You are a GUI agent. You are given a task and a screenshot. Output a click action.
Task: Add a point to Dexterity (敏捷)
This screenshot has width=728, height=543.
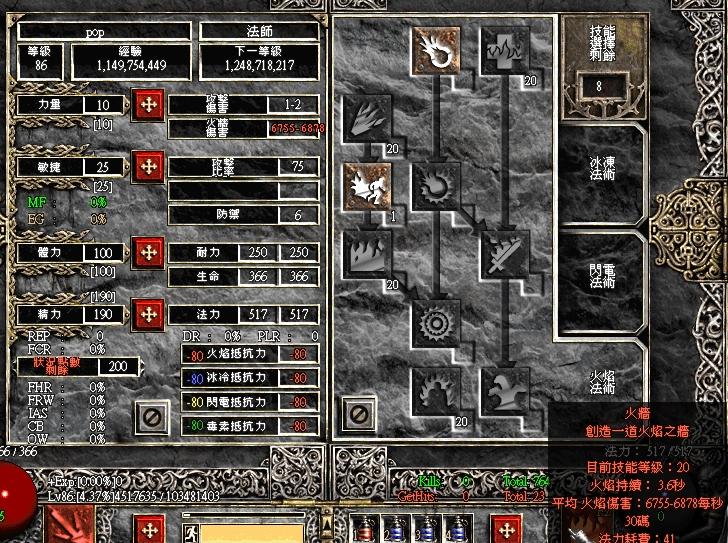149,165
